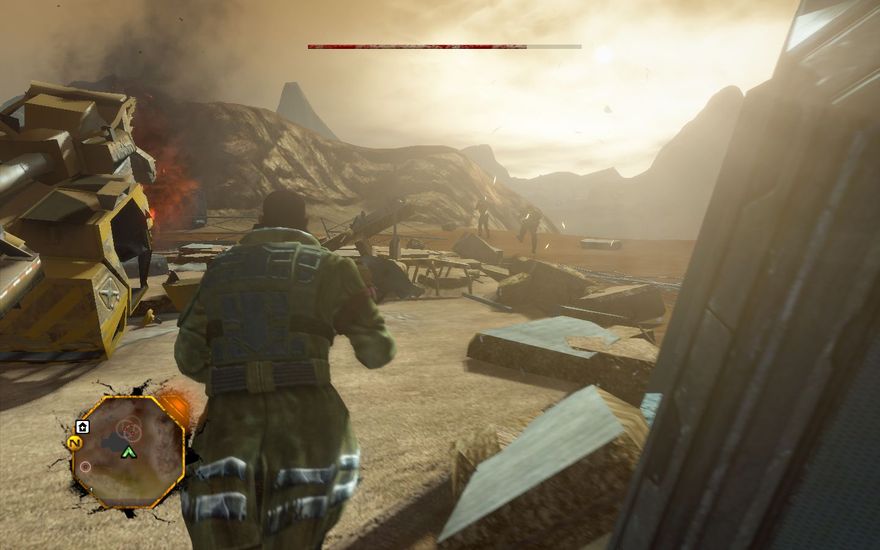
Task: Click the yellow north compass marker
Action: tap(74, 442)
